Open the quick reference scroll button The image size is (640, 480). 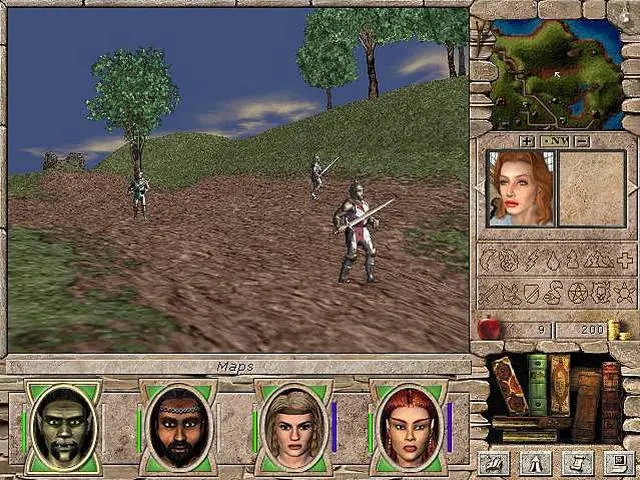pyautogui.click(x=574, y=462)
